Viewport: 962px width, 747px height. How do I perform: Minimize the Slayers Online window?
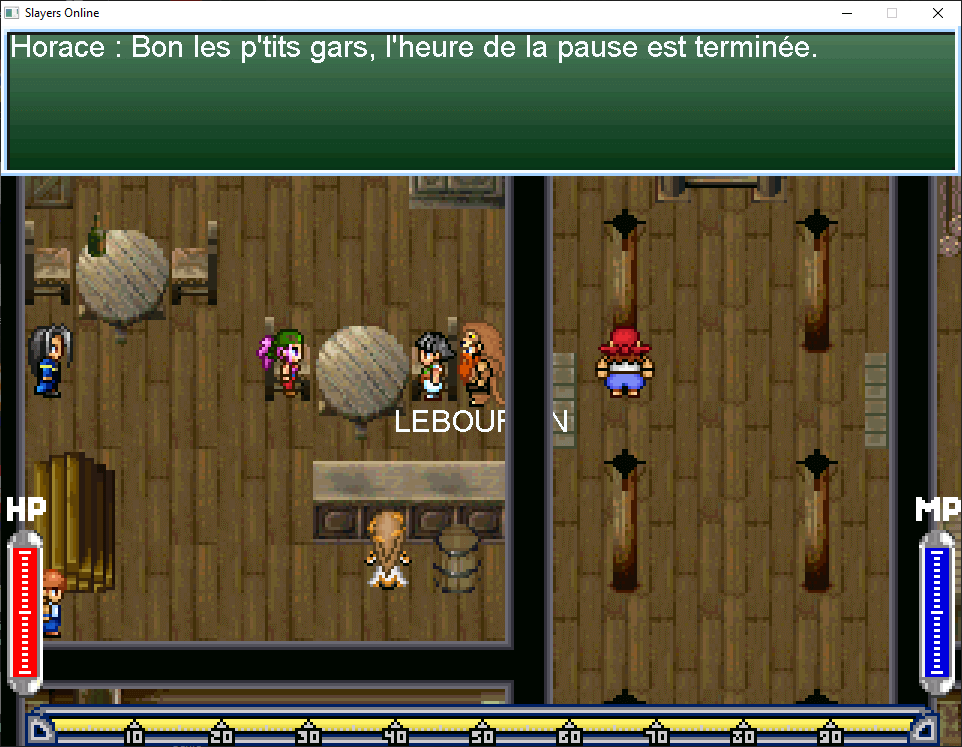click(x=846, y=14)
